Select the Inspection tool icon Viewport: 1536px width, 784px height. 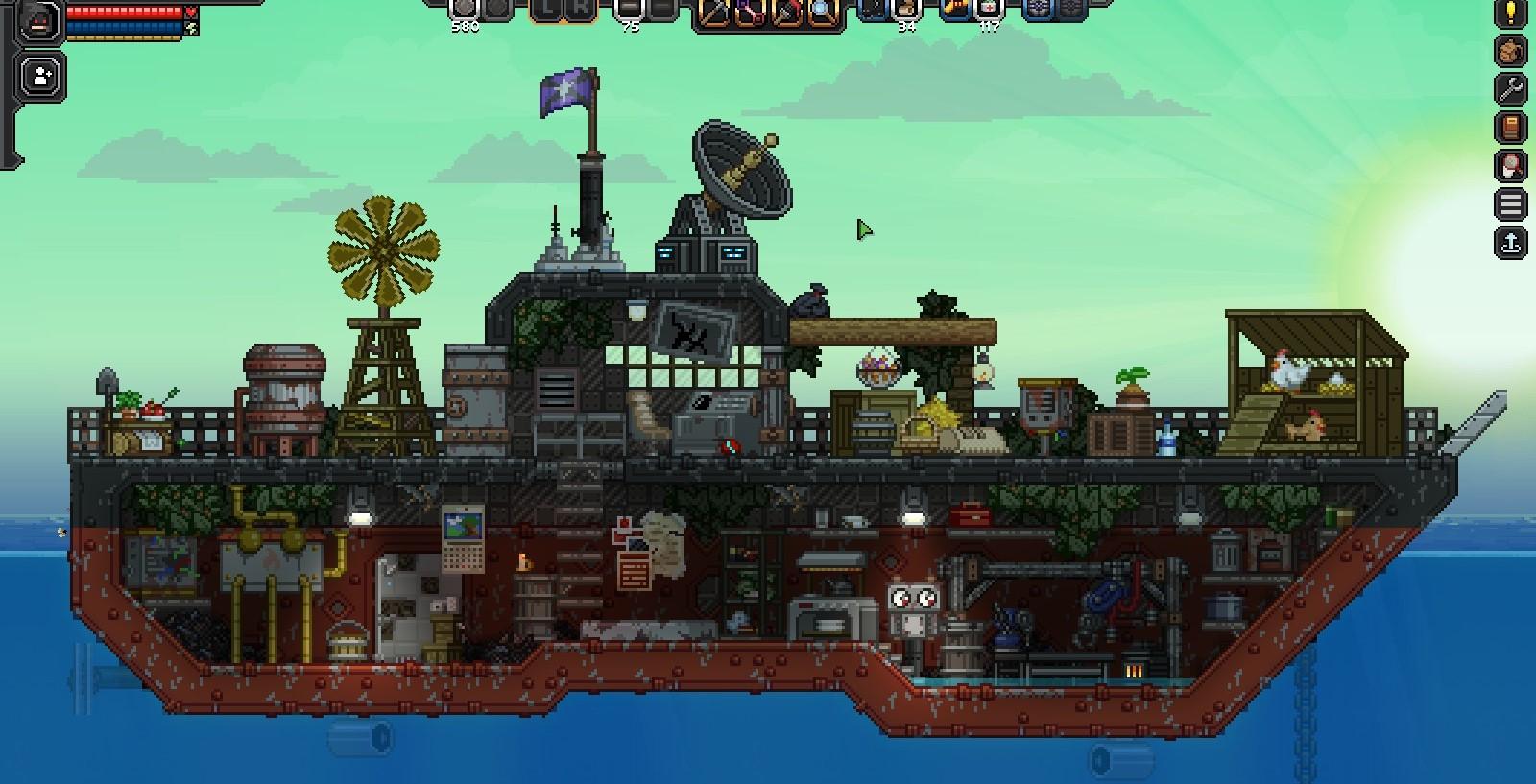(823, 12)
